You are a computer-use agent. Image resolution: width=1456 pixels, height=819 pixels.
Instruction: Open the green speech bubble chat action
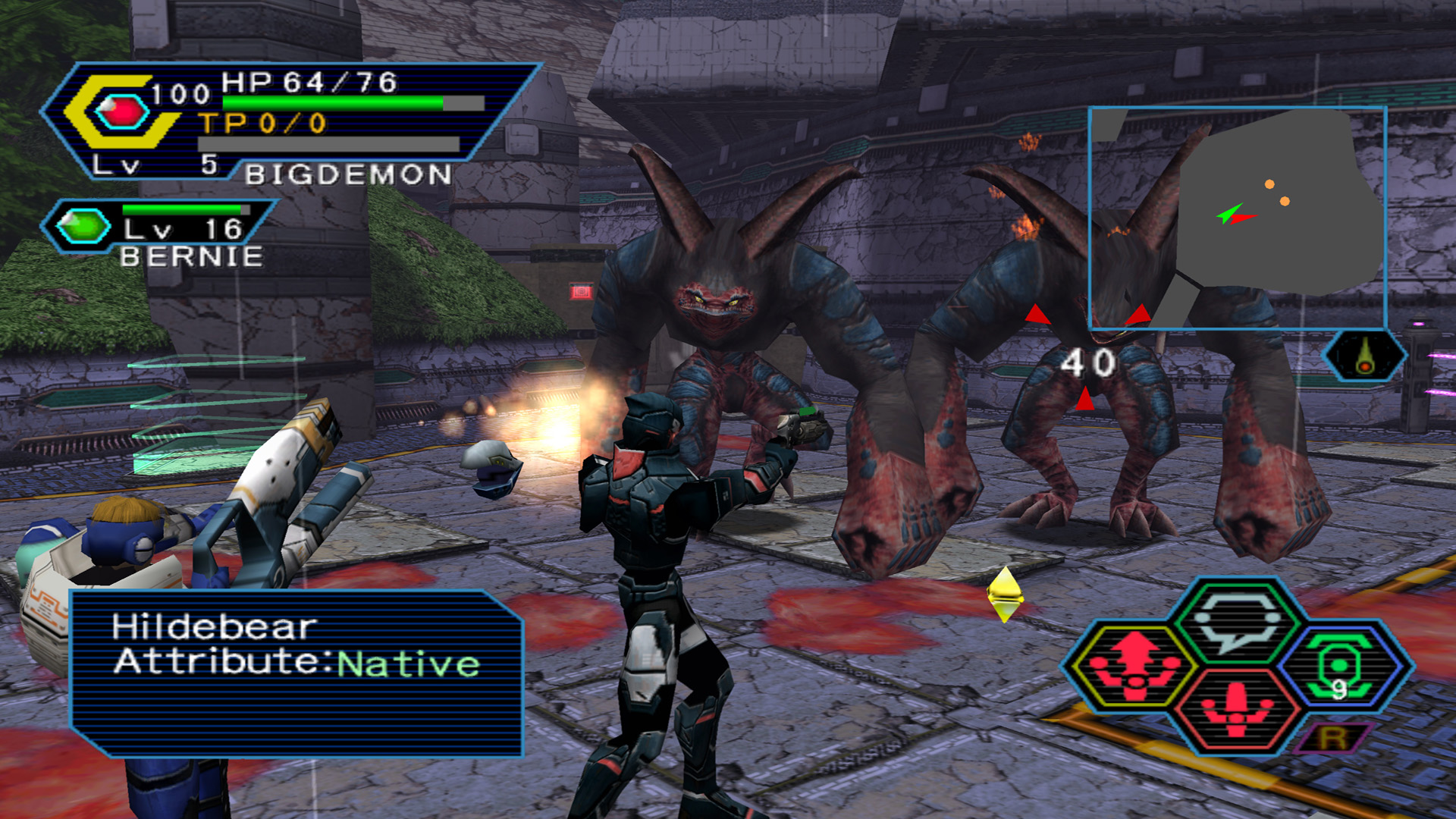pyautogui.click(x=1236, y=620)
